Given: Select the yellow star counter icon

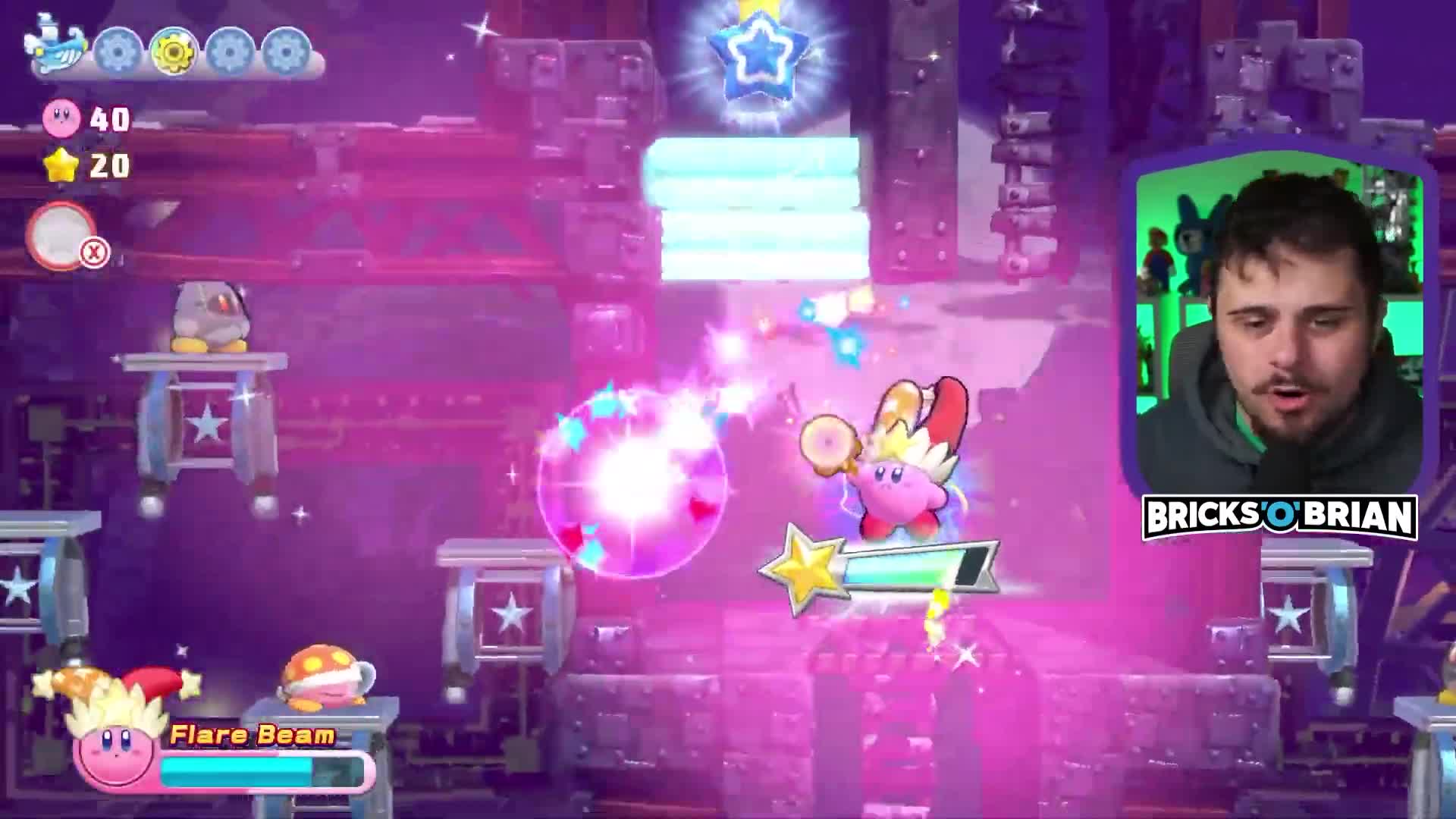Looking at the screenshot, I should click(62, 165).
